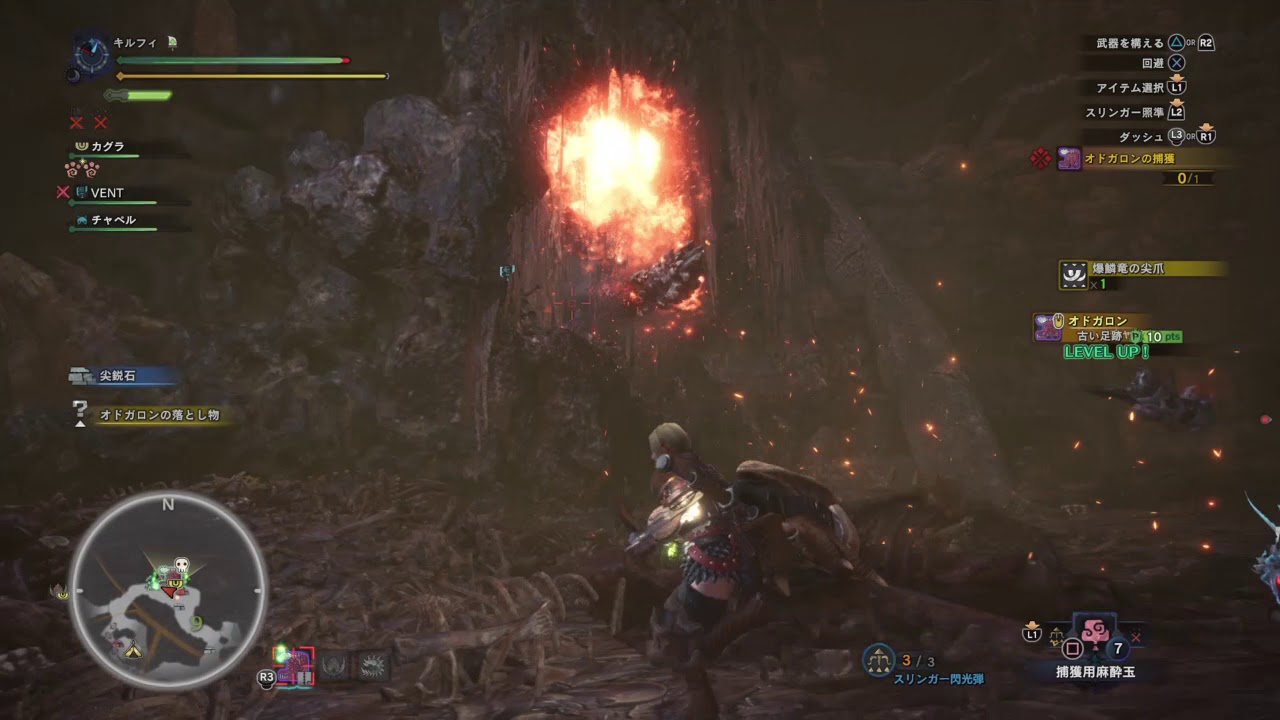The height and width of the screenshot is (720, 1280).
Task: Open the オドガロンの落とし物 pickup notification
Action: [x=158, y=414]
